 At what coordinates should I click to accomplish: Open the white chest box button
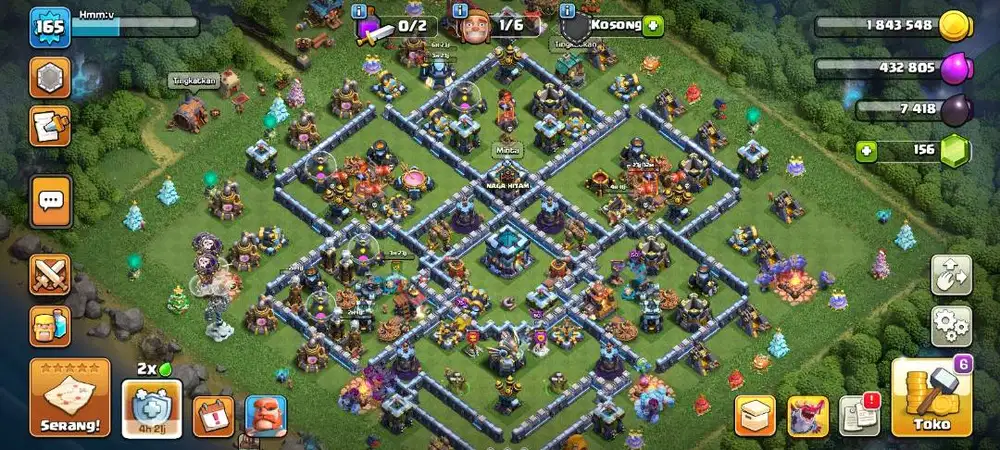[756, 416]
